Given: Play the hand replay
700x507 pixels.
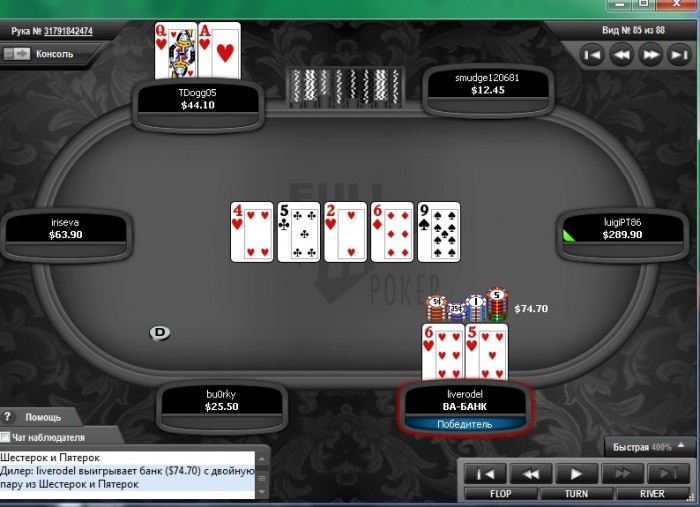Looking at the screenshot, I should [576, 474].
